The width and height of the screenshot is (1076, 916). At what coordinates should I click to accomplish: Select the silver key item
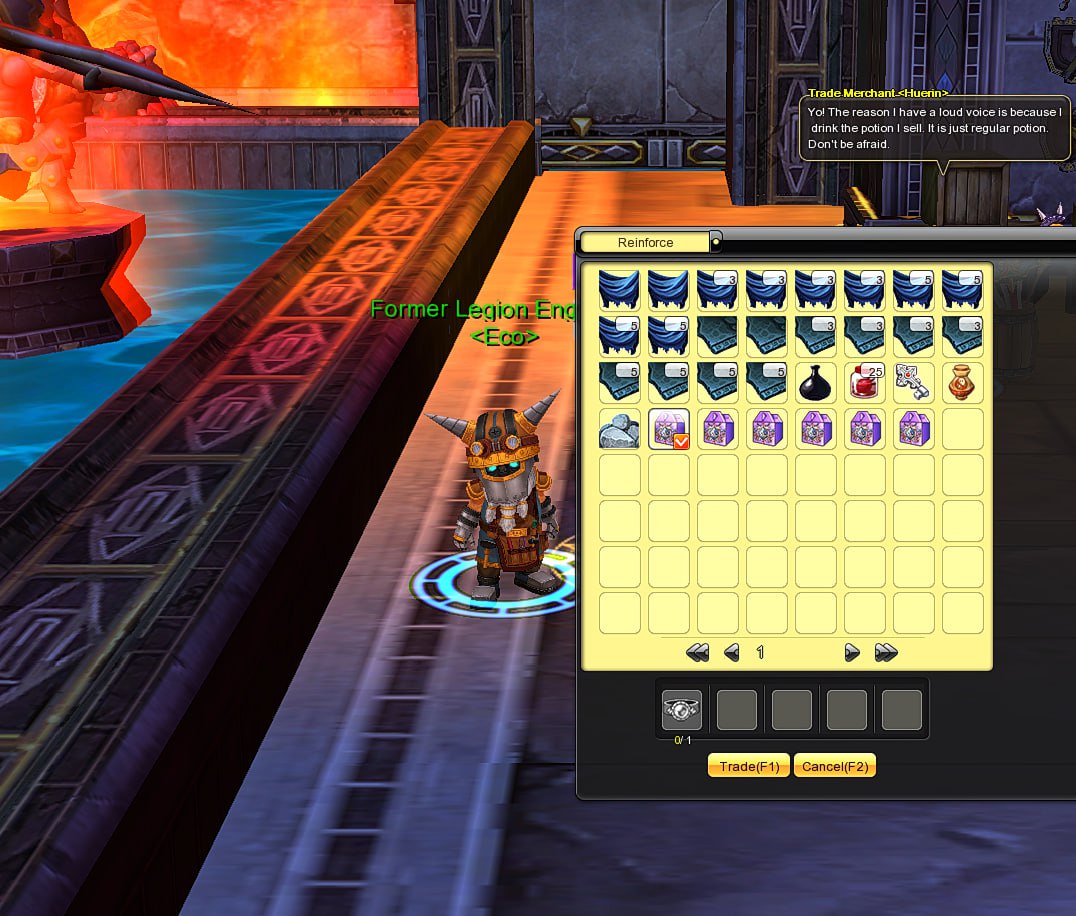tap(914, 382)
